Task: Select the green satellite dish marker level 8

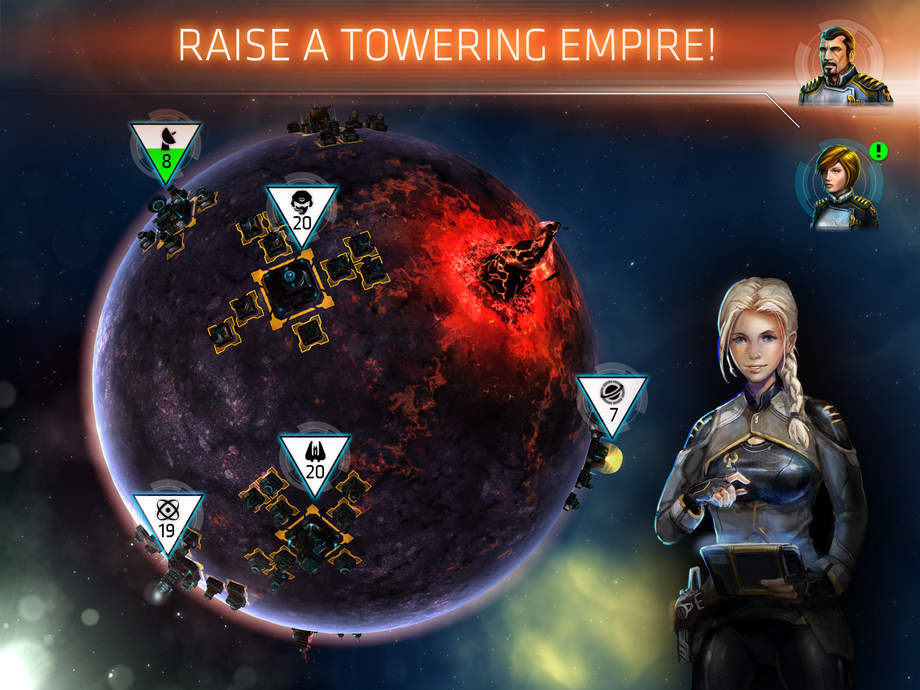Action: pos(165,149)
